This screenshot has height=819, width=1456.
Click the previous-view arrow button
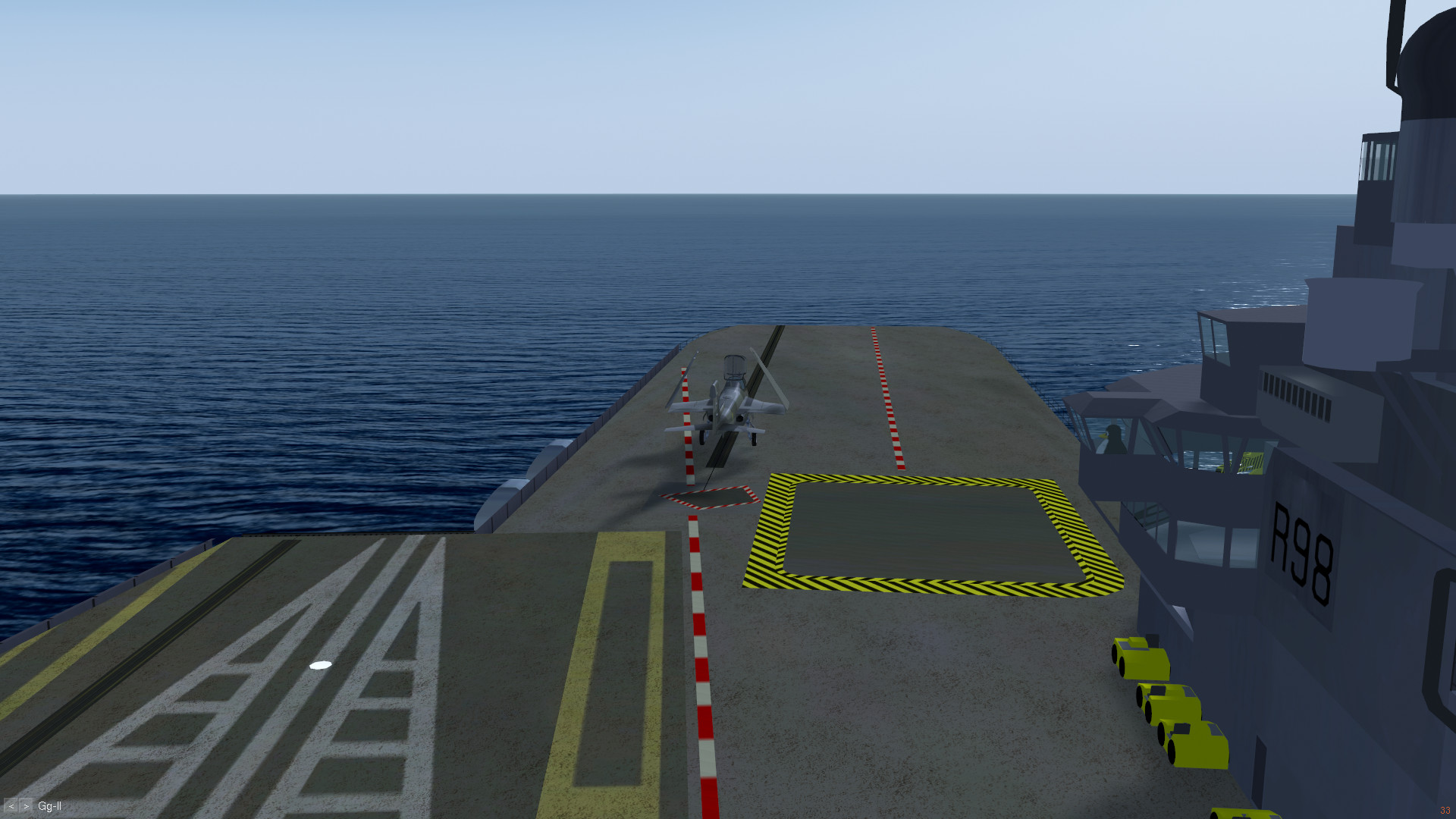coord(11,806)
